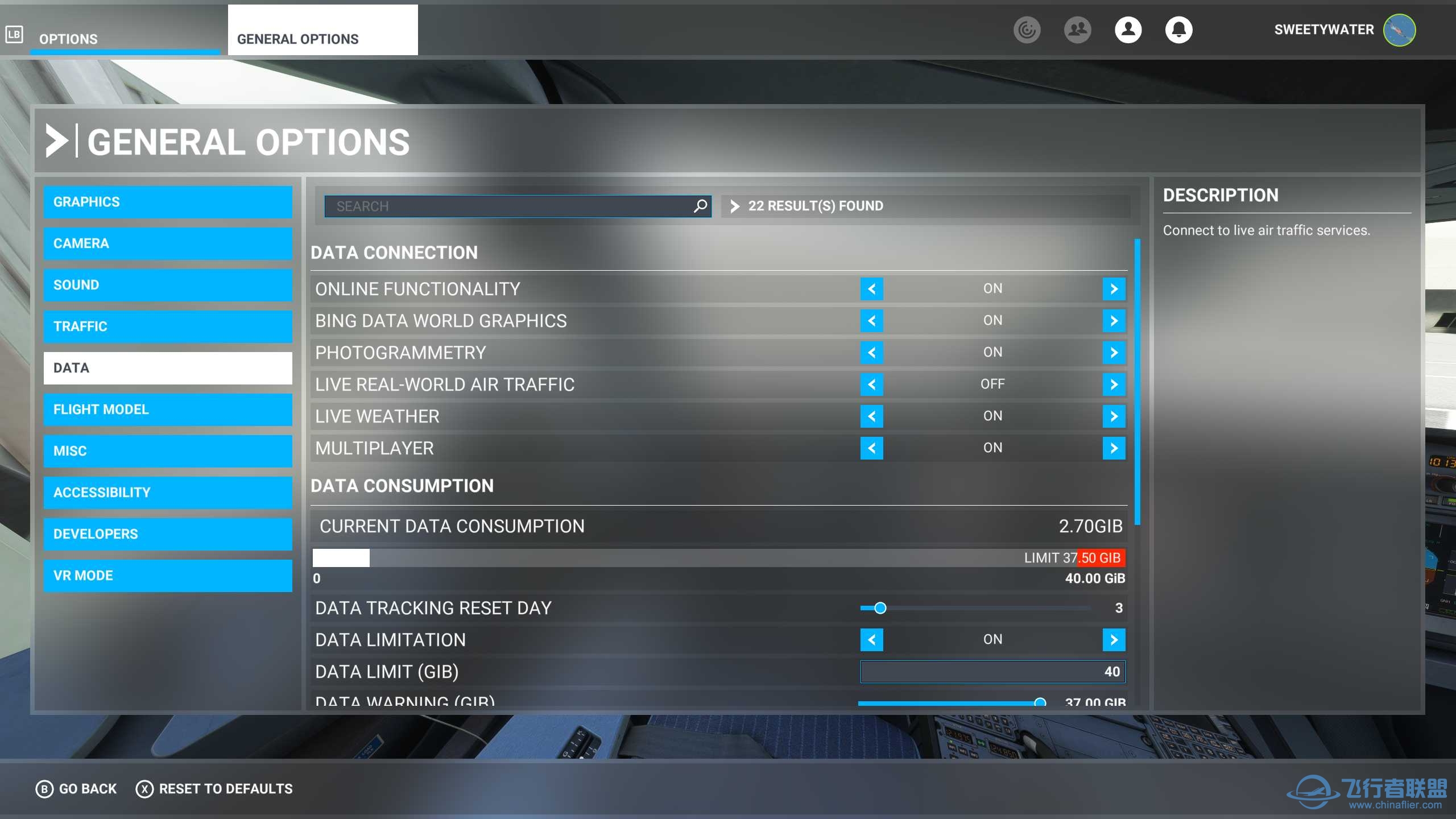The width and height of the screenshot is (1456, 819).
Task: Click left arrow for Online Functionality
Action: pos(871,289)
